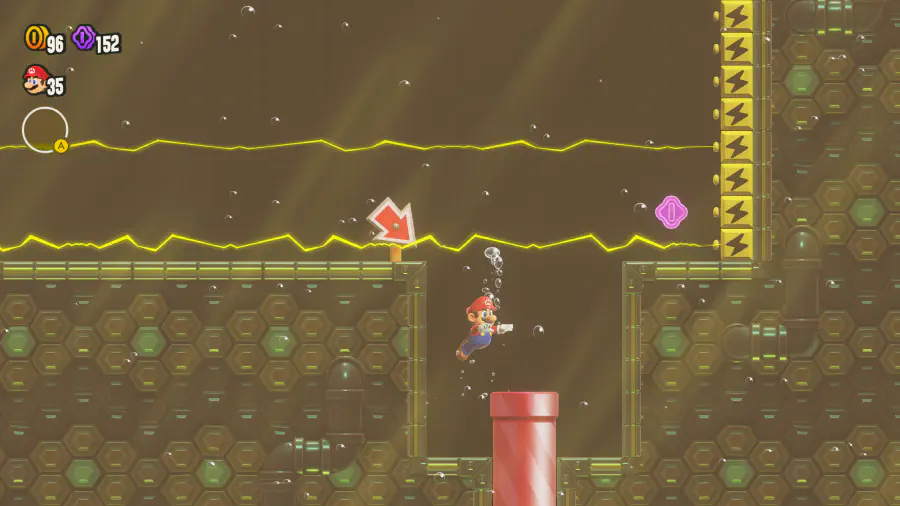This screenshot has height=506, width=900.
Task: Select the empty reserve item circle
Action: 45,129
